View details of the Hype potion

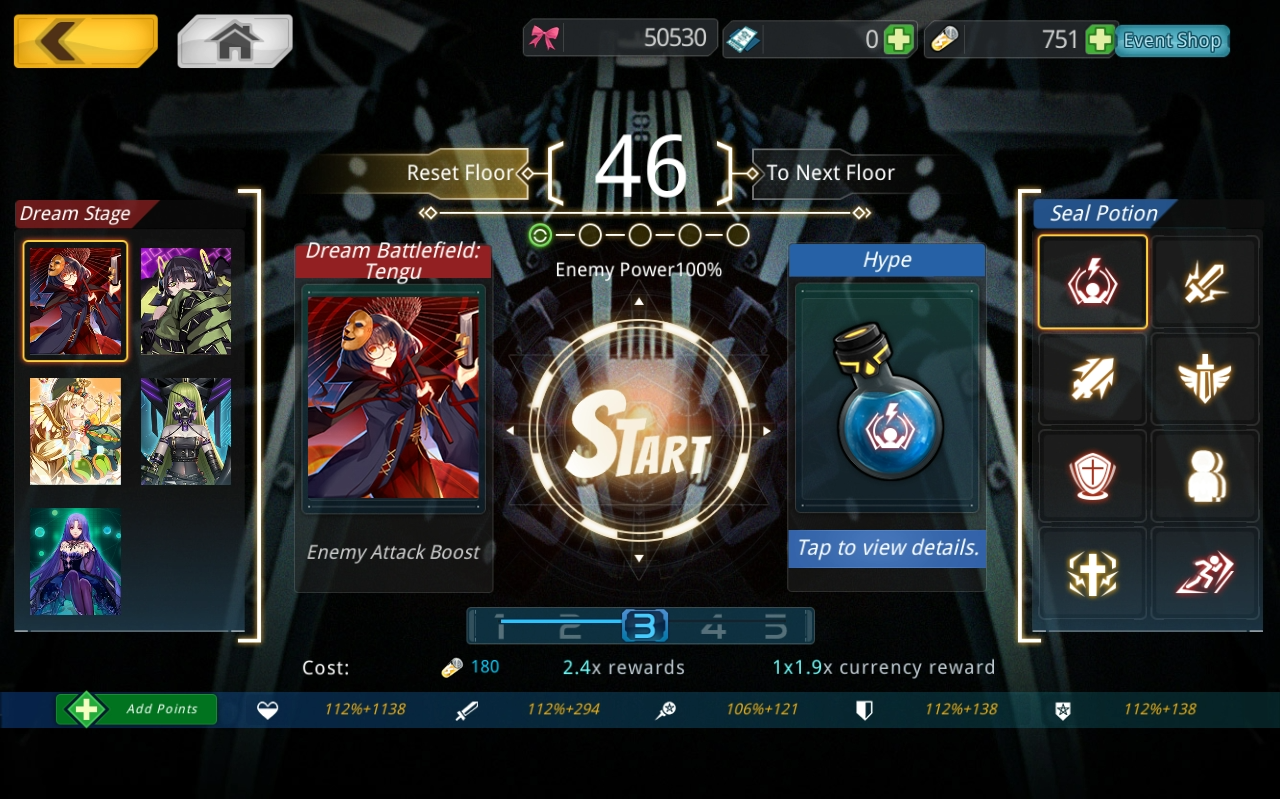click(886, 548)
